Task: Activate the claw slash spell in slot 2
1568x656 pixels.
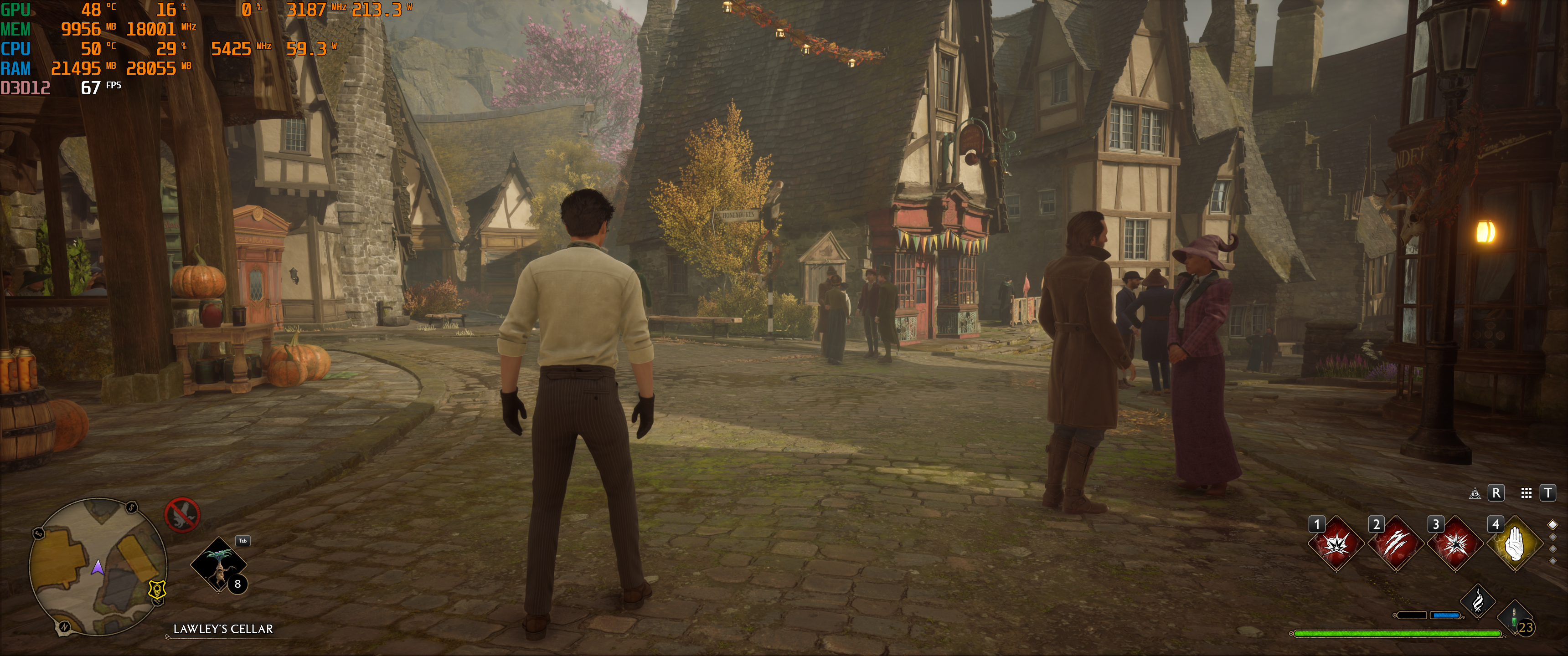Action: pos(1396,544)
